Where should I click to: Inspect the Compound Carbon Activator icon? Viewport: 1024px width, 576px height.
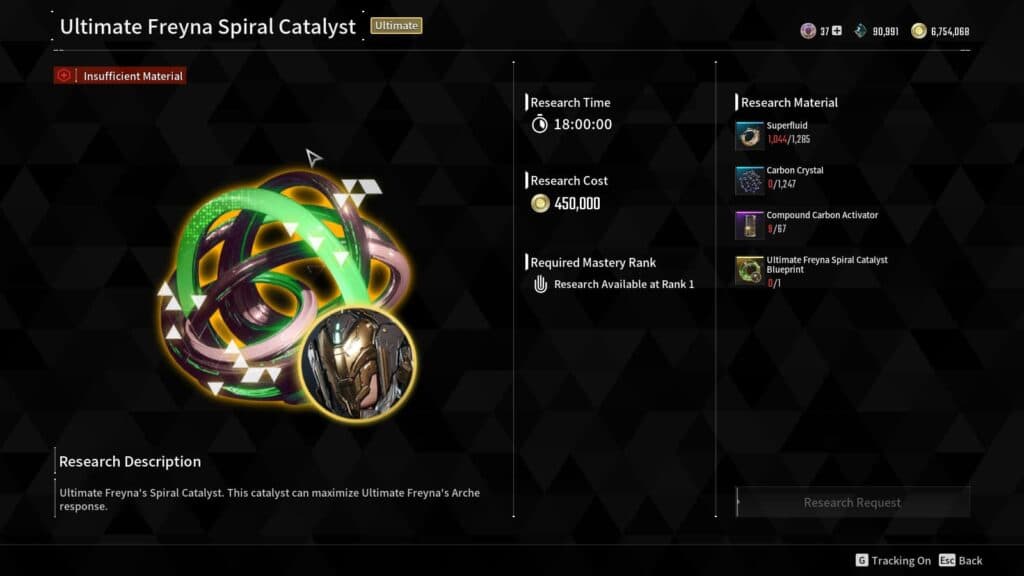coord(749,225)
